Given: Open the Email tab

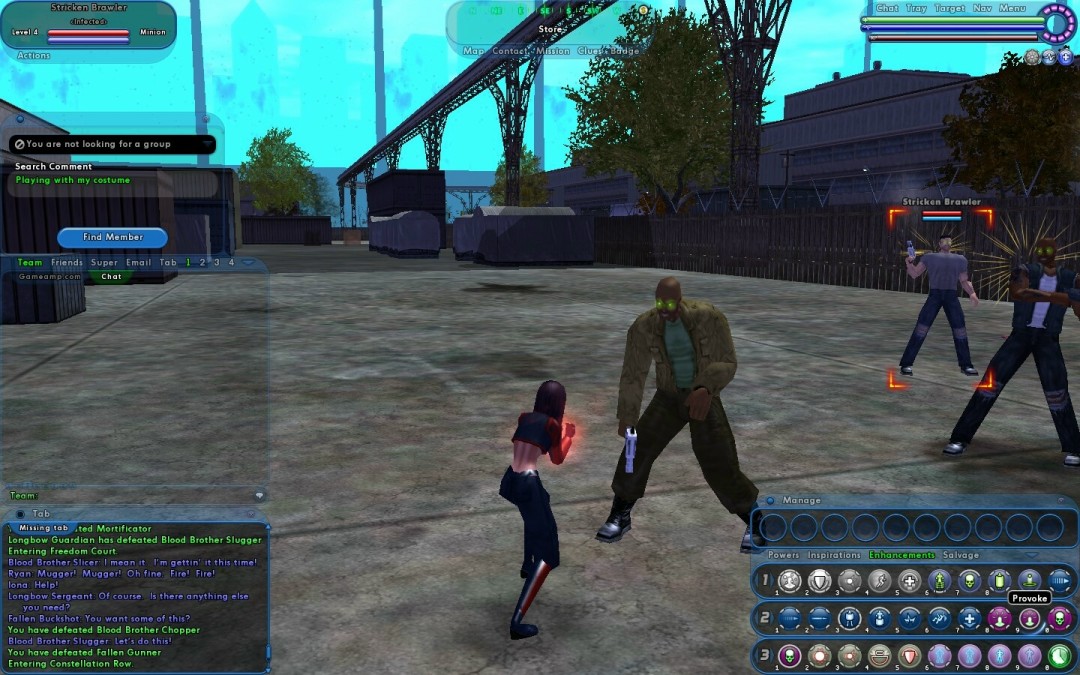Looking at the screenshot, I should (138, 263).
